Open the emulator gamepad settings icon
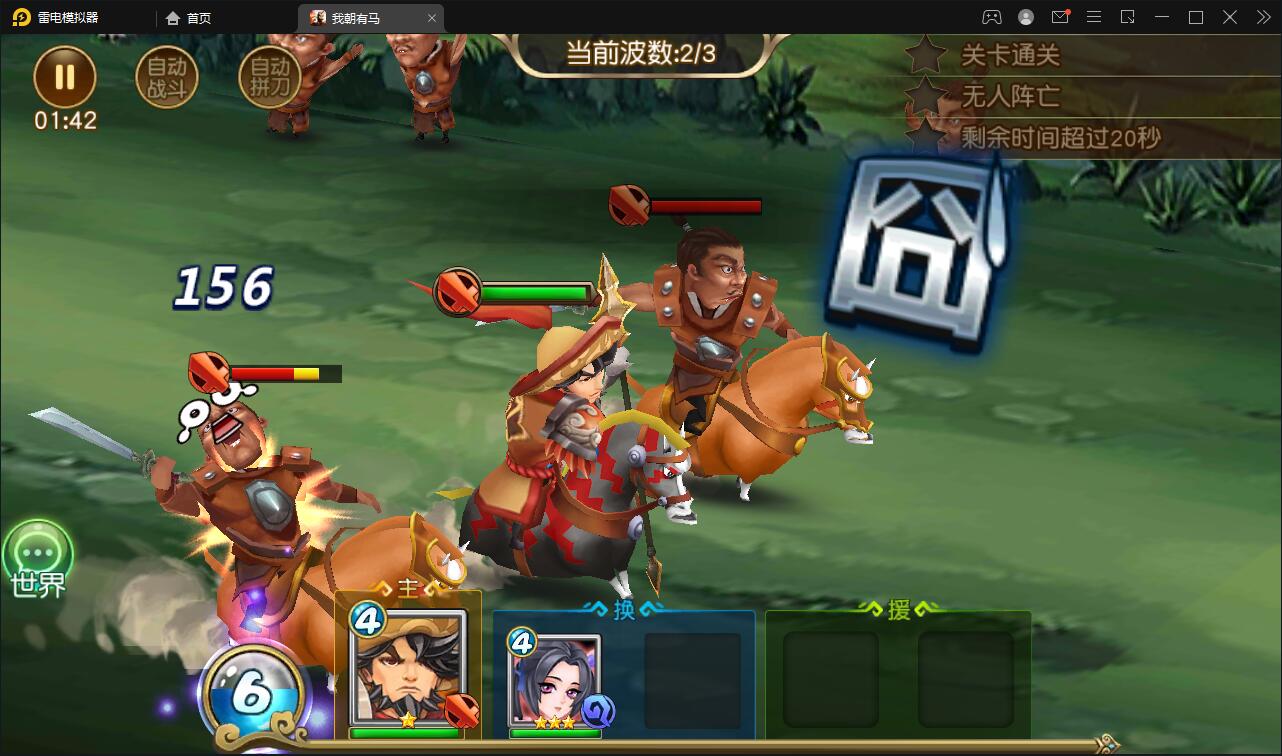 991,17
